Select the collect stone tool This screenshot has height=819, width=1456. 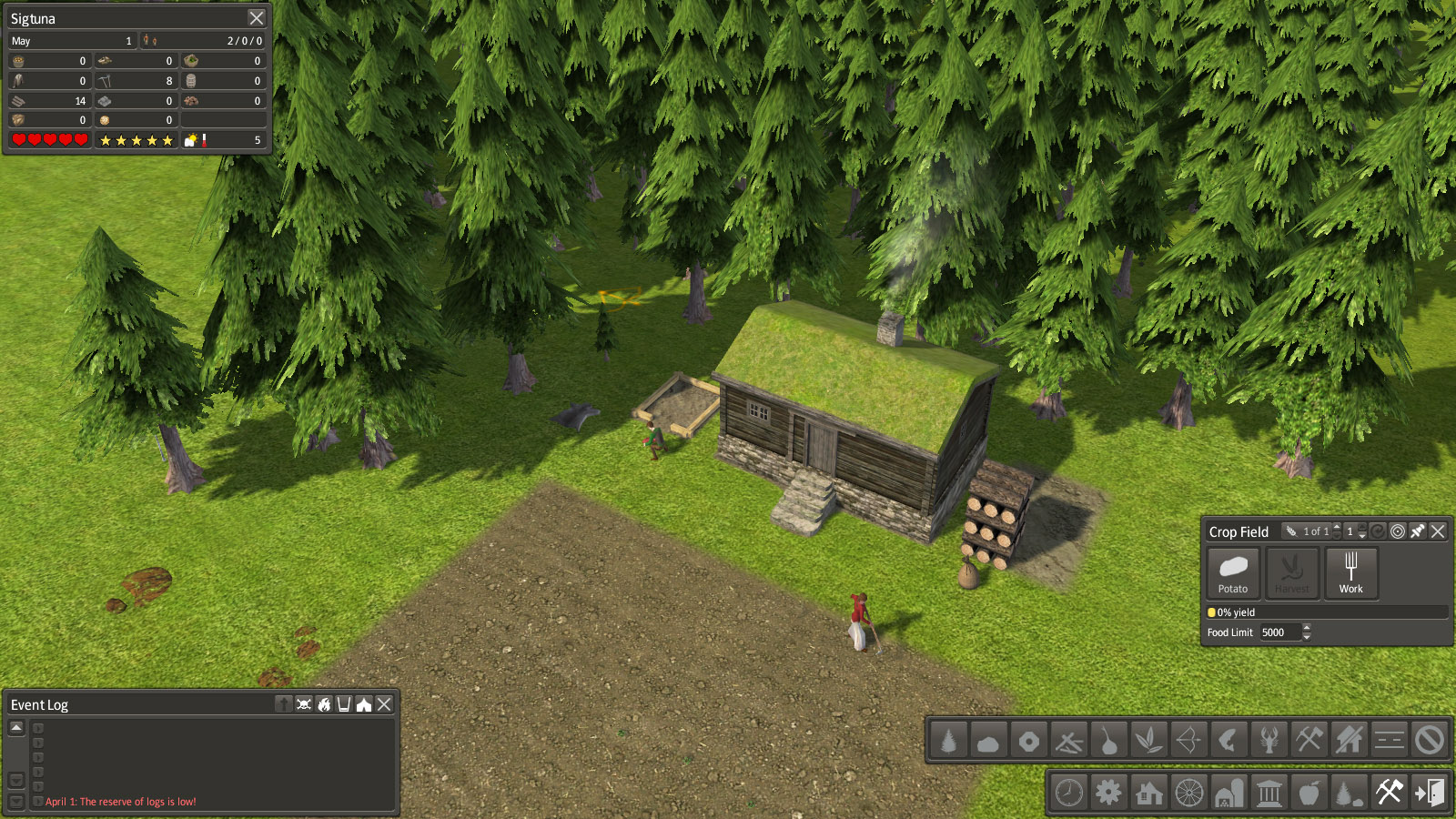click(x=988, y=741)
